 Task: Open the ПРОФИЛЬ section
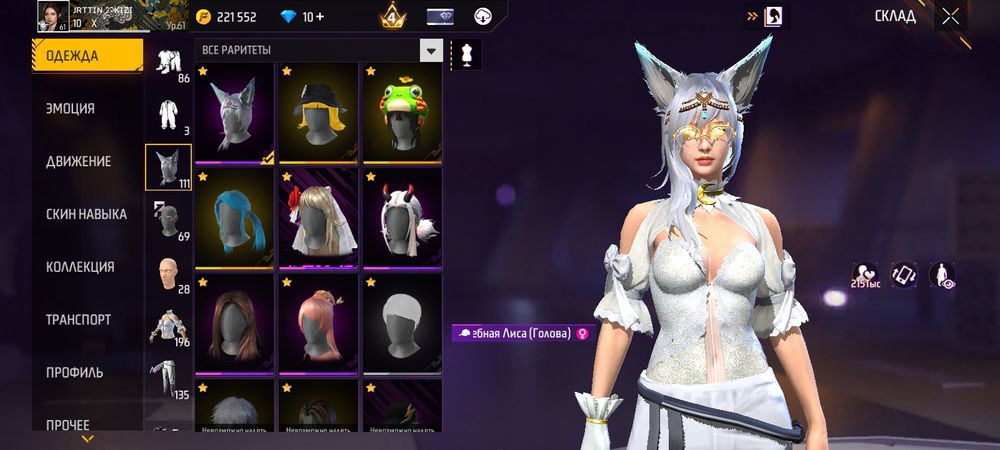[x=75, y=373]
